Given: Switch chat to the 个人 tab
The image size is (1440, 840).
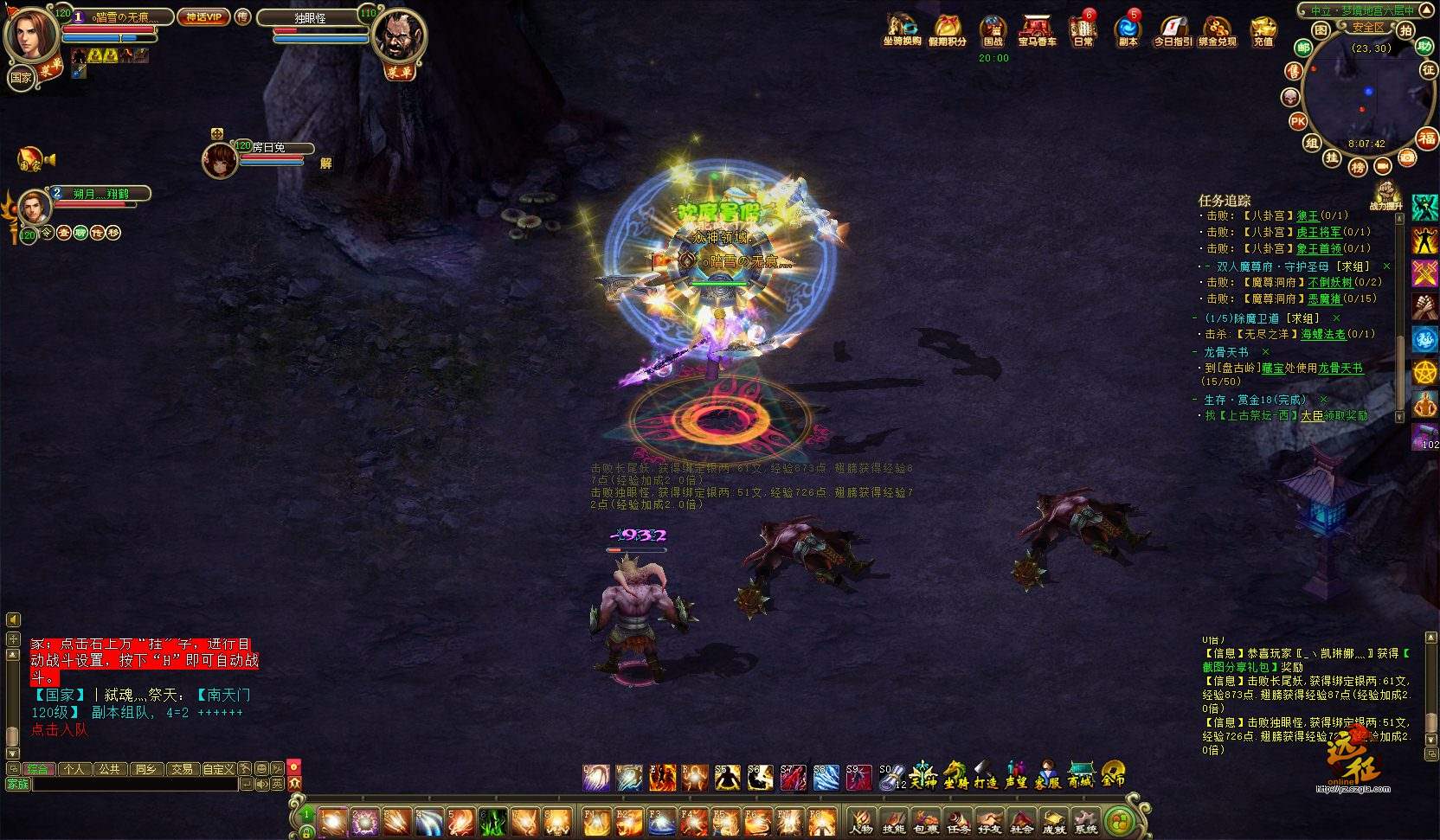Looking at the screenshot, I should (x=74, y=769).
